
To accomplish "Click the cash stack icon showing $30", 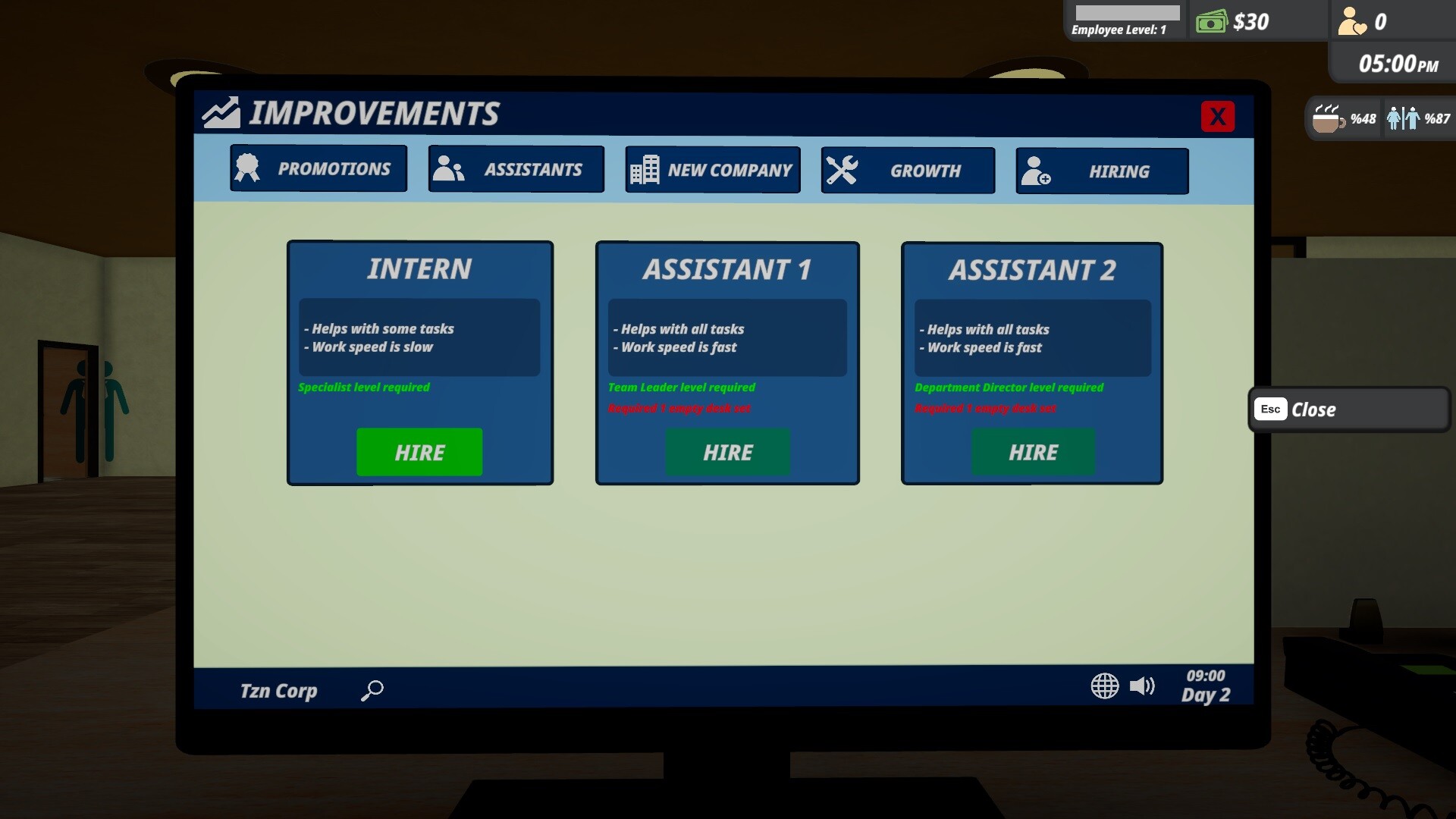I will tap(1211, 21).
